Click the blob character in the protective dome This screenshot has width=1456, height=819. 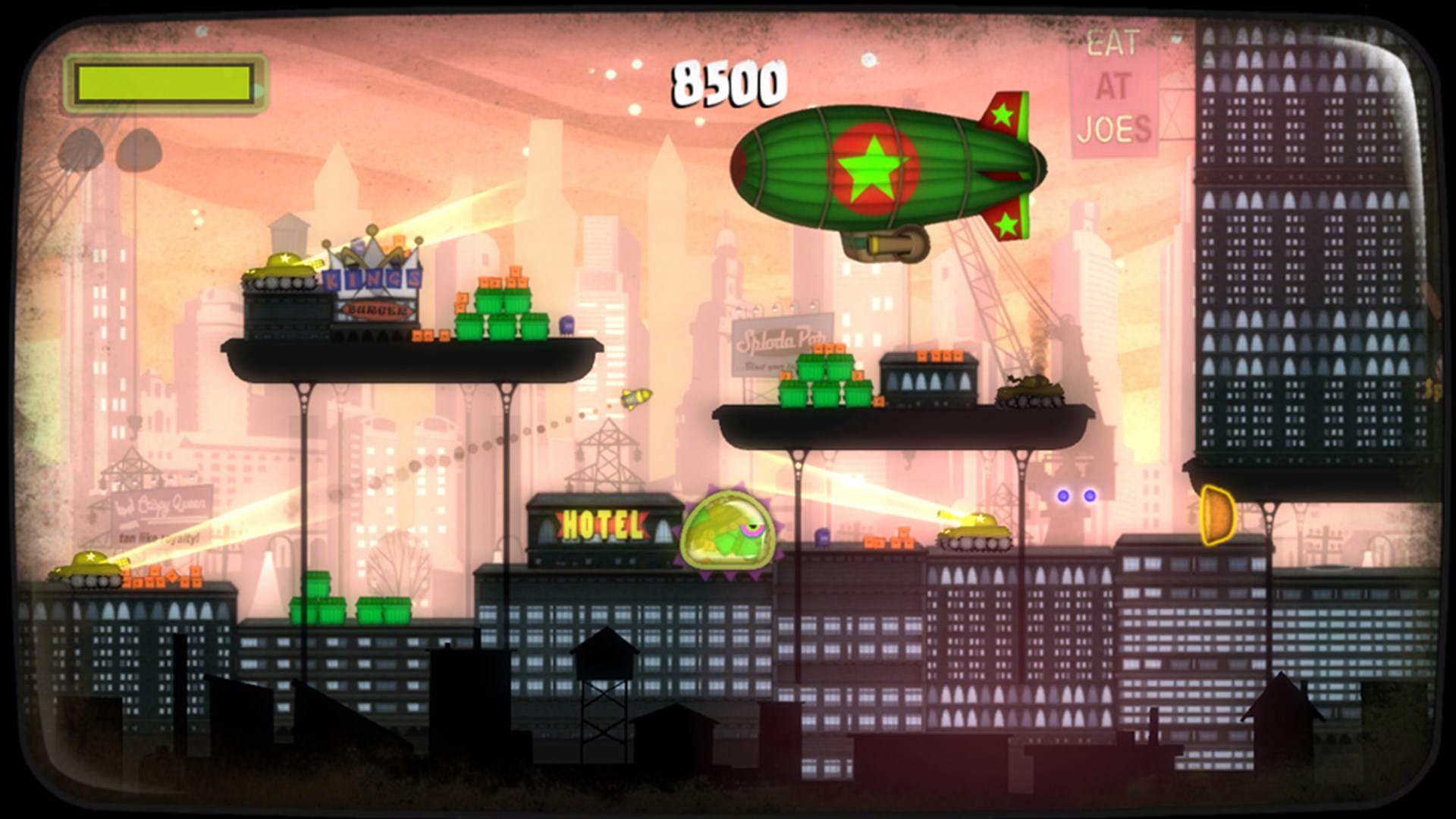728,531
